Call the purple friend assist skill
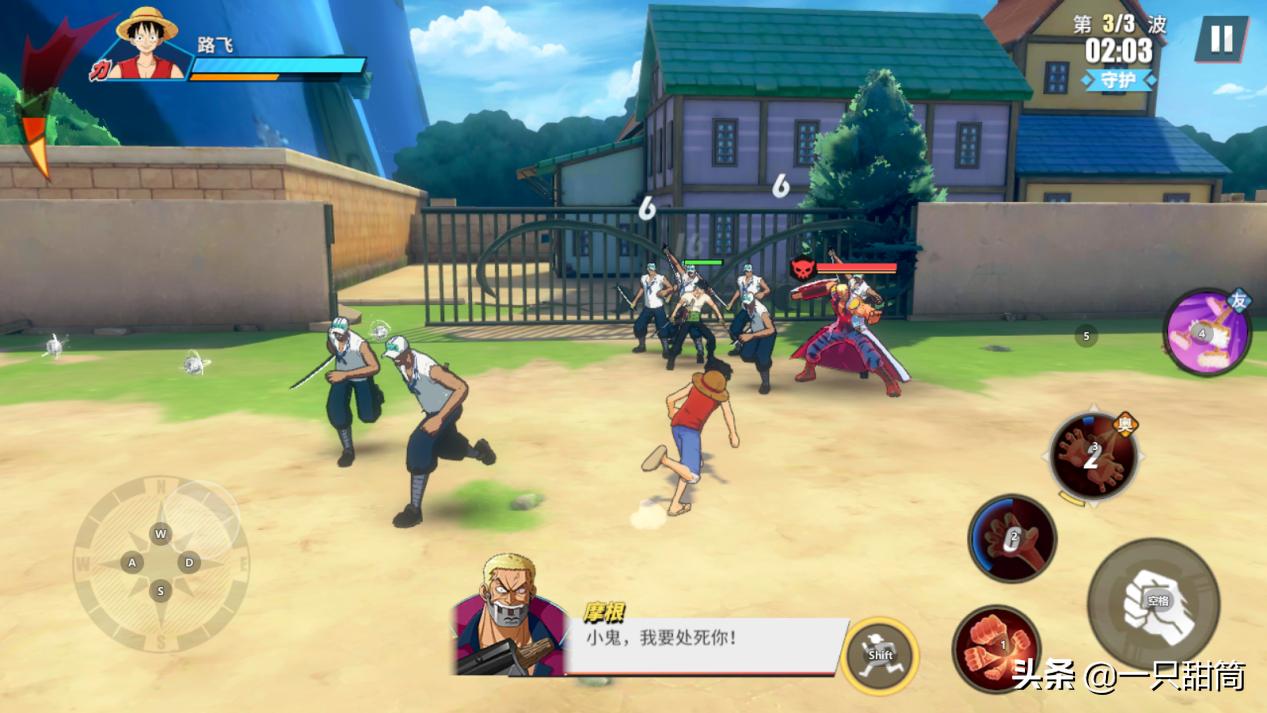Viewport: 1267px width, 713px height. 1206,334
